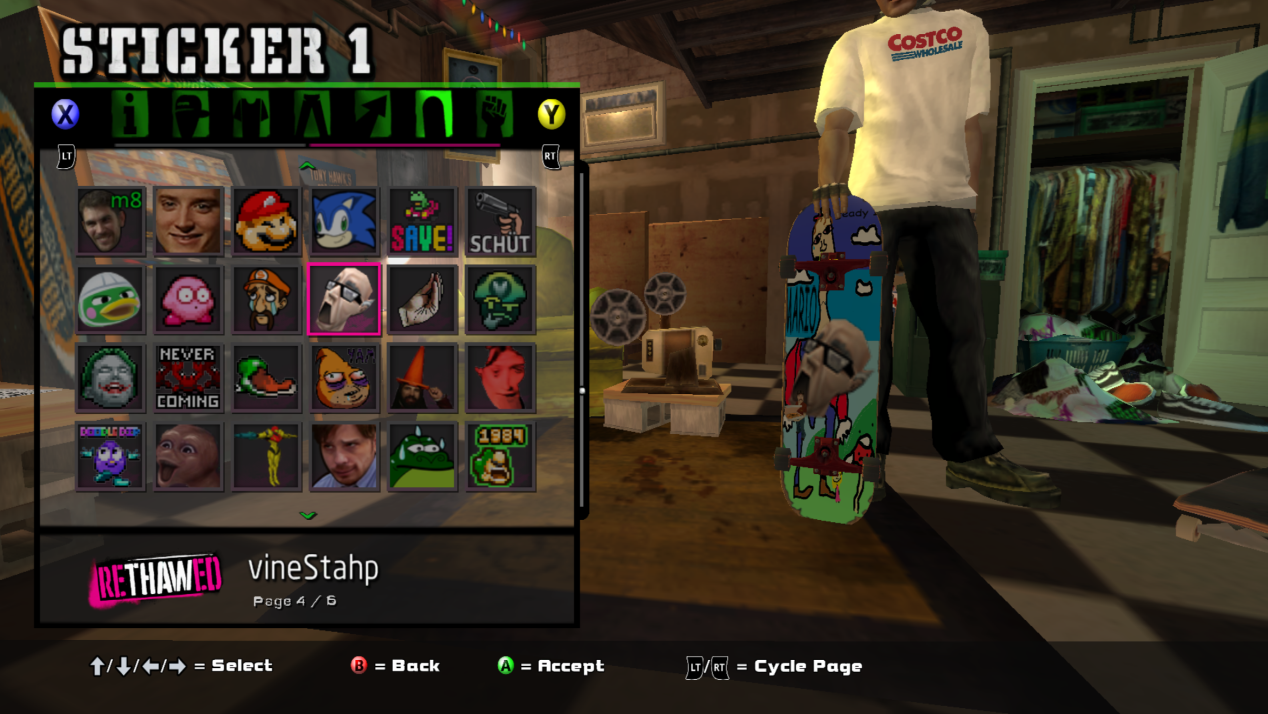Open the raised fist category tab

494,114
